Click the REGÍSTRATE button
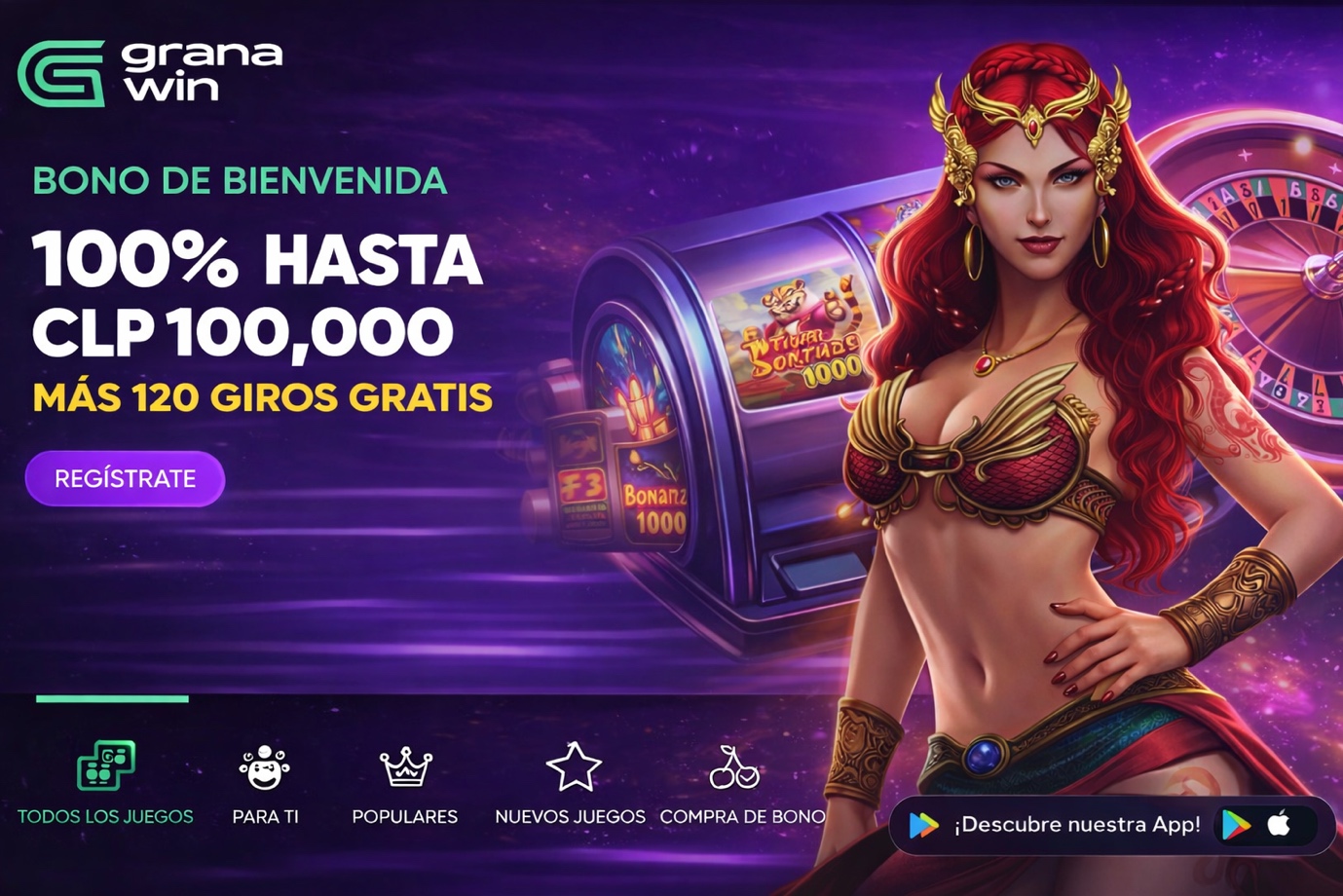 pyautogui.click(x=125, y=478)
